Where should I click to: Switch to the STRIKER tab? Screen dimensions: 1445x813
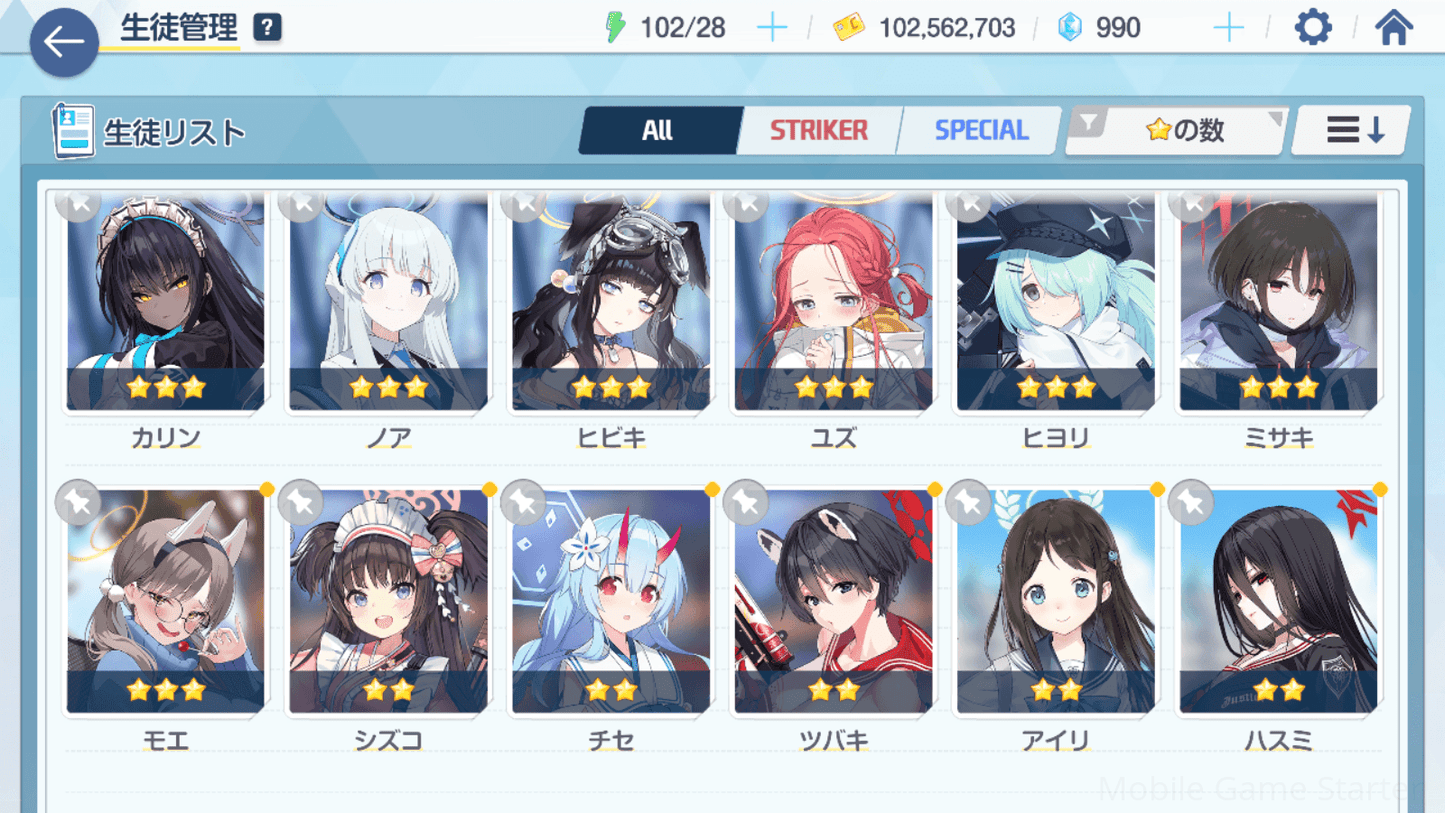pyautogui.click(x=819, y=130)
